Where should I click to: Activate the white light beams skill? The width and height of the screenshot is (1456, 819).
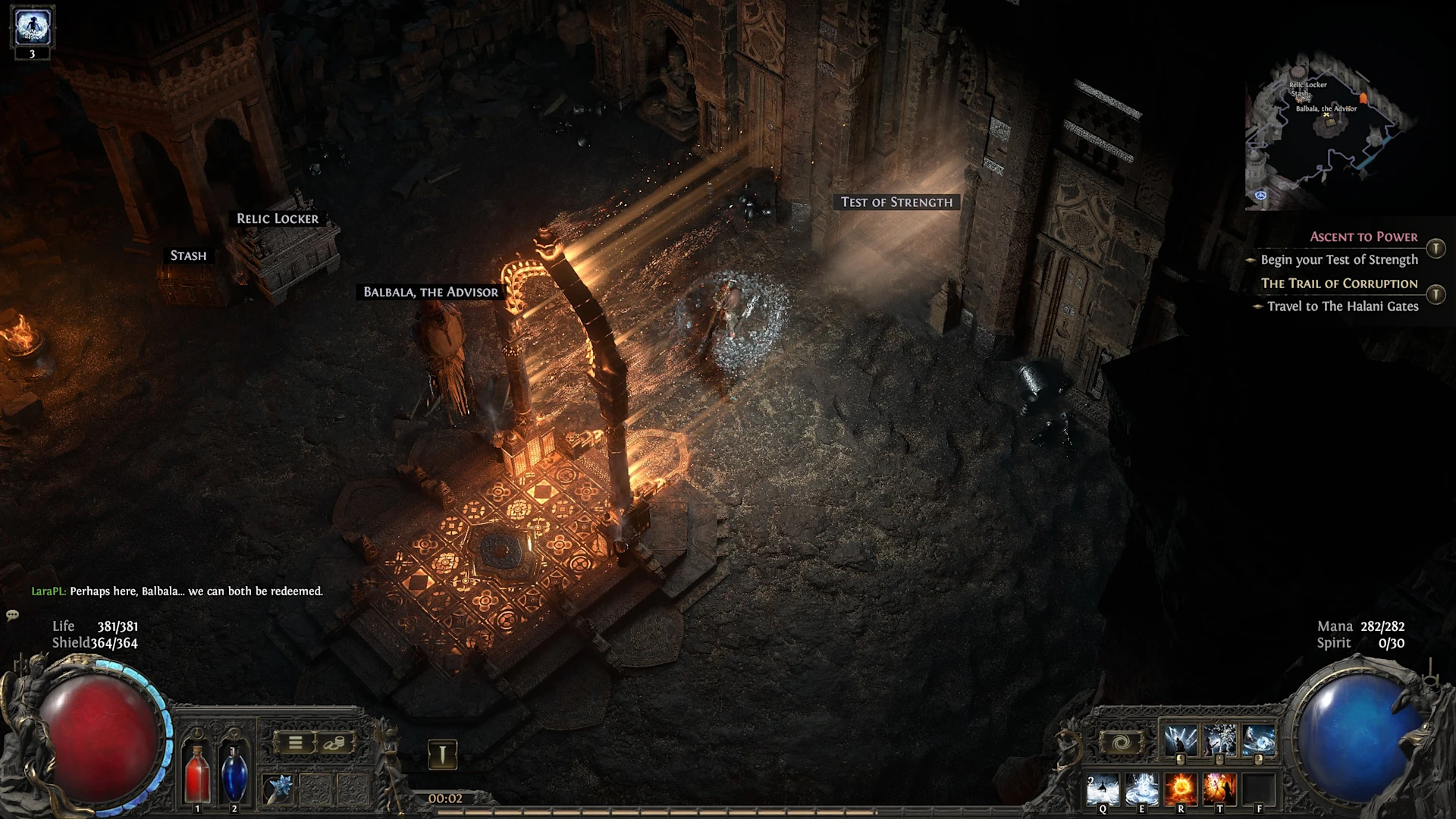(x=1180, y=741)
